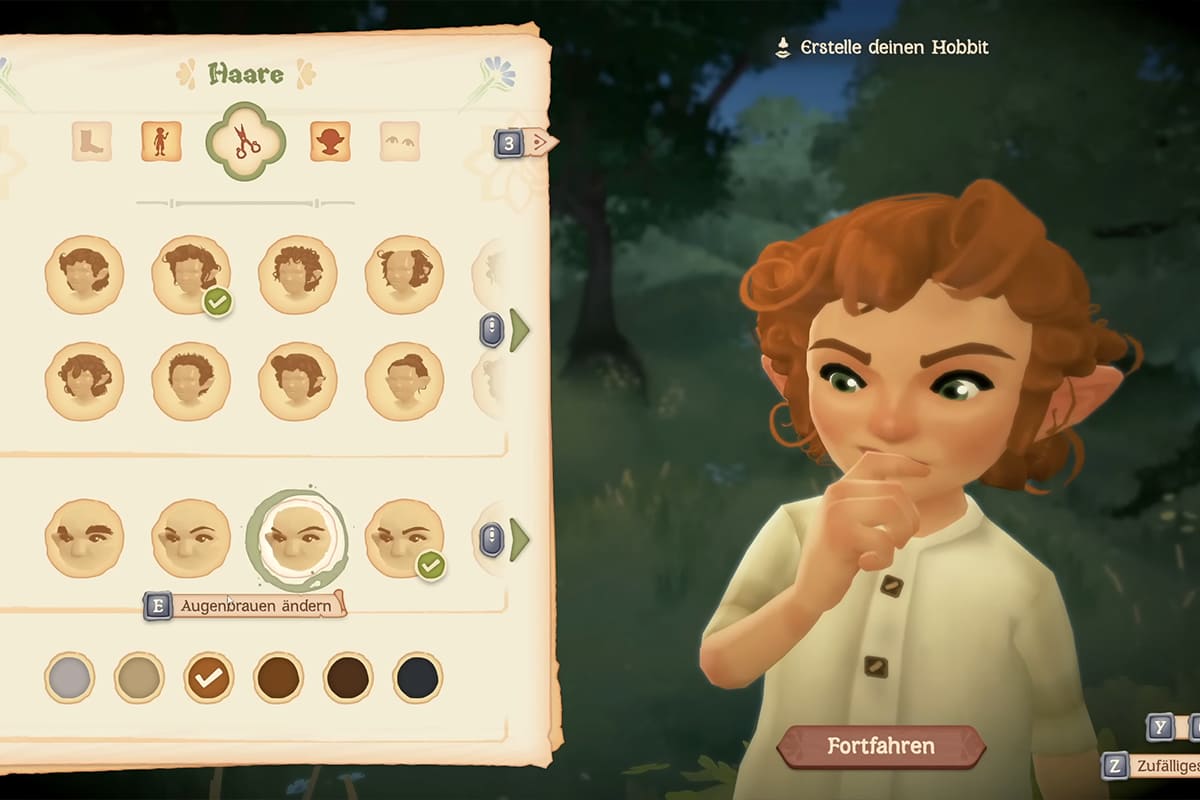
Task: Click the Fortfahren button
Action: (880, 746)
